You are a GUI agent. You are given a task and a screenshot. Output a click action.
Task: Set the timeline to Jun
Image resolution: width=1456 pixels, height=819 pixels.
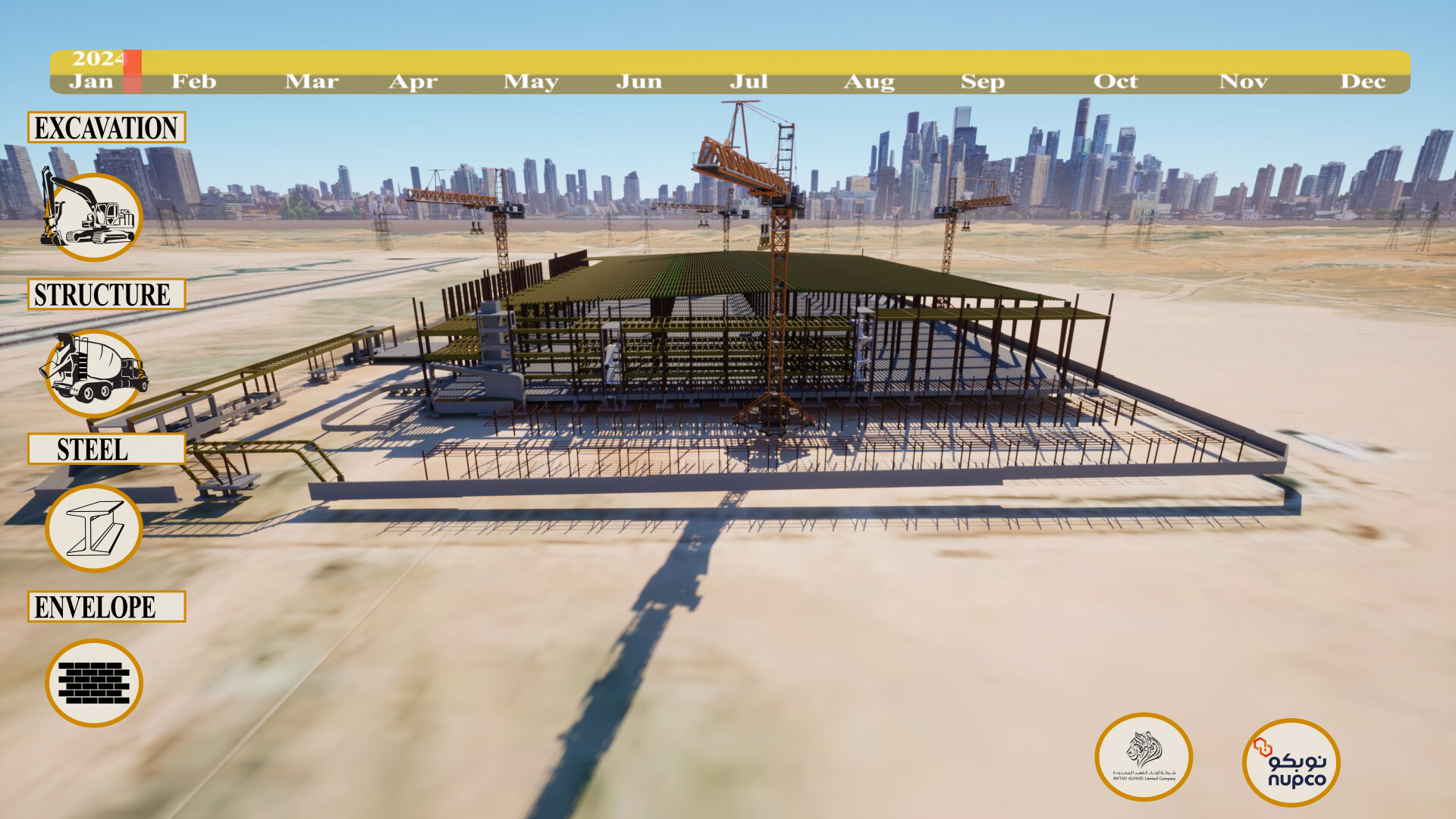(x=639, y=81)
